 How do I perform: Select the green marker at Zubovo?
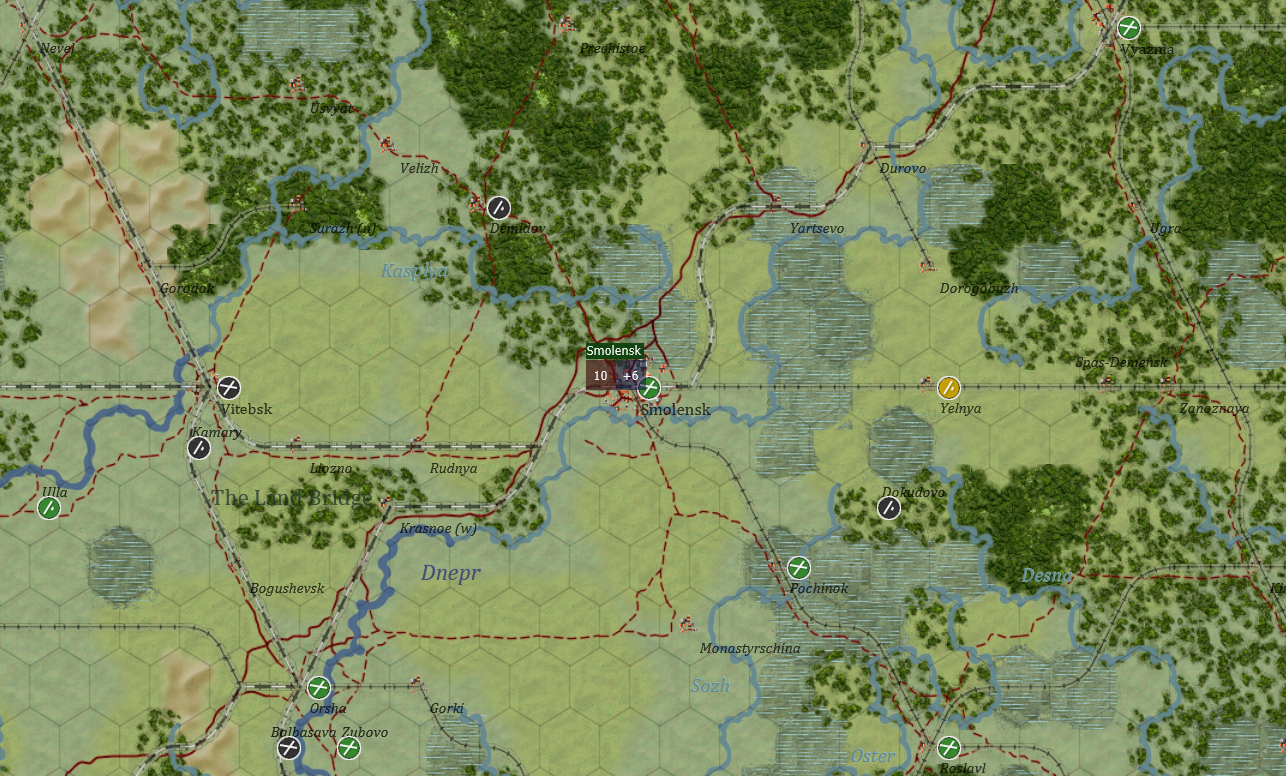click(350, 746)
